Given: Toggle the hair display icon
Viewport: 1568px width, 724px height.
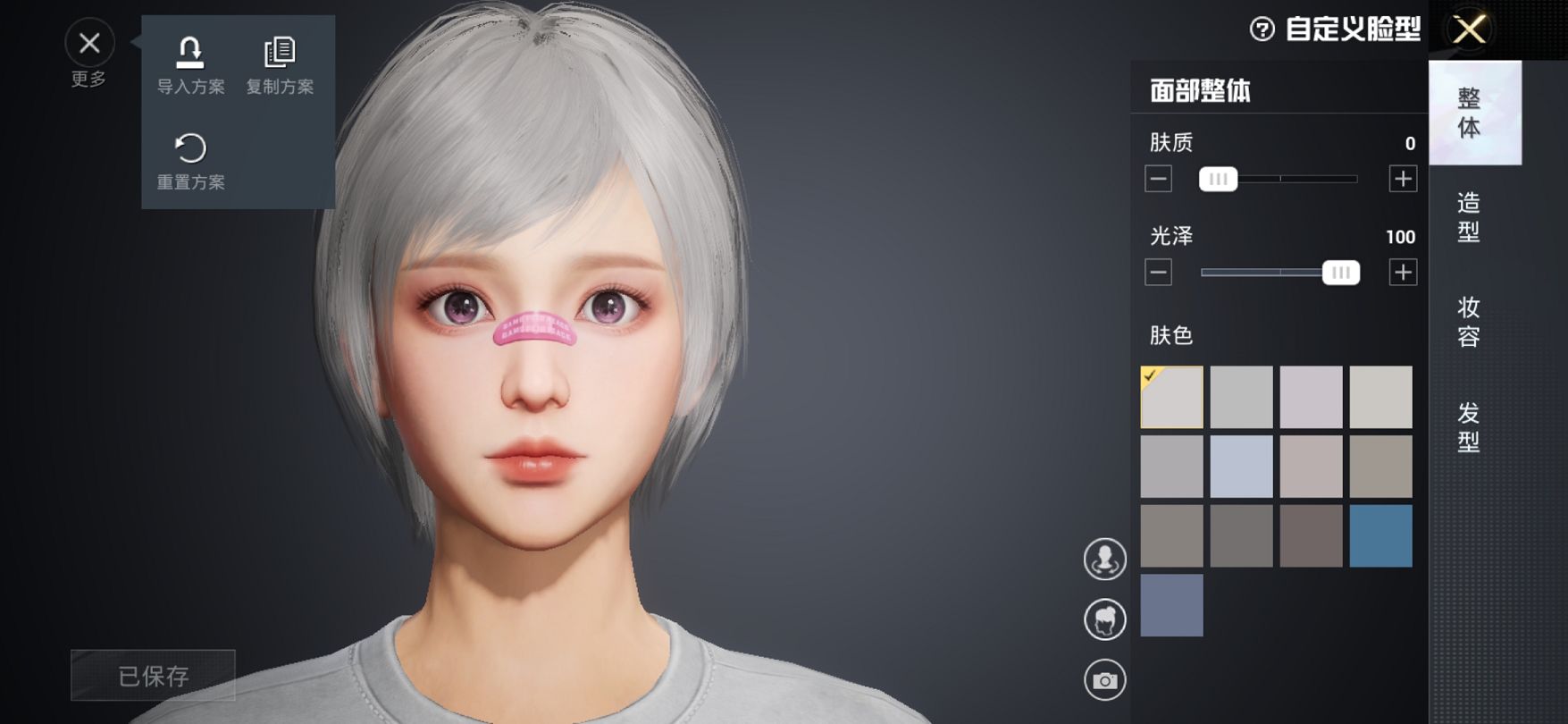Looking at the screenshot, I should click(x=1105, y=619).
